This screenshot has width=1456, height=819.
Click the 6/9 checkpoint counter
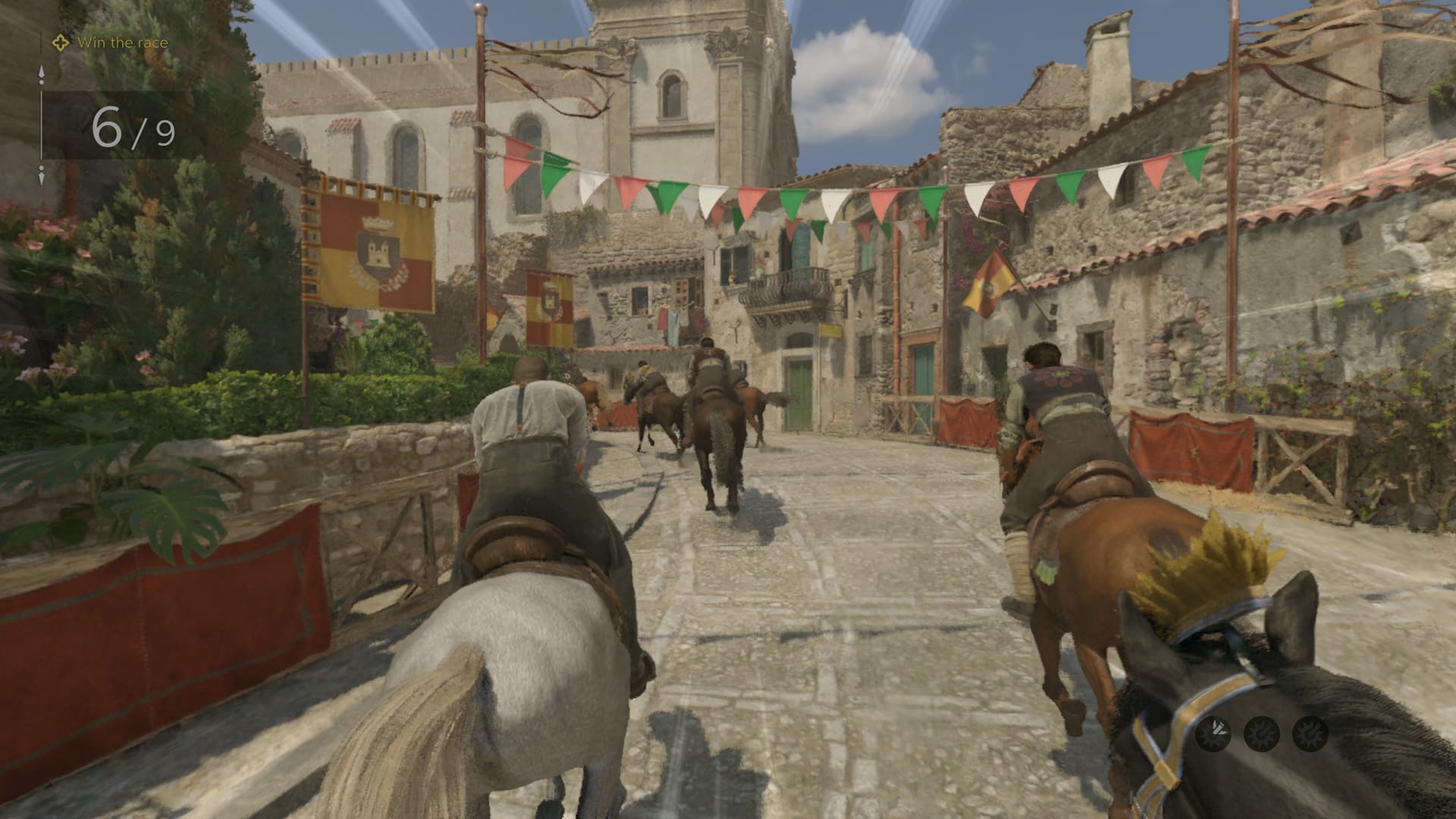133,129
